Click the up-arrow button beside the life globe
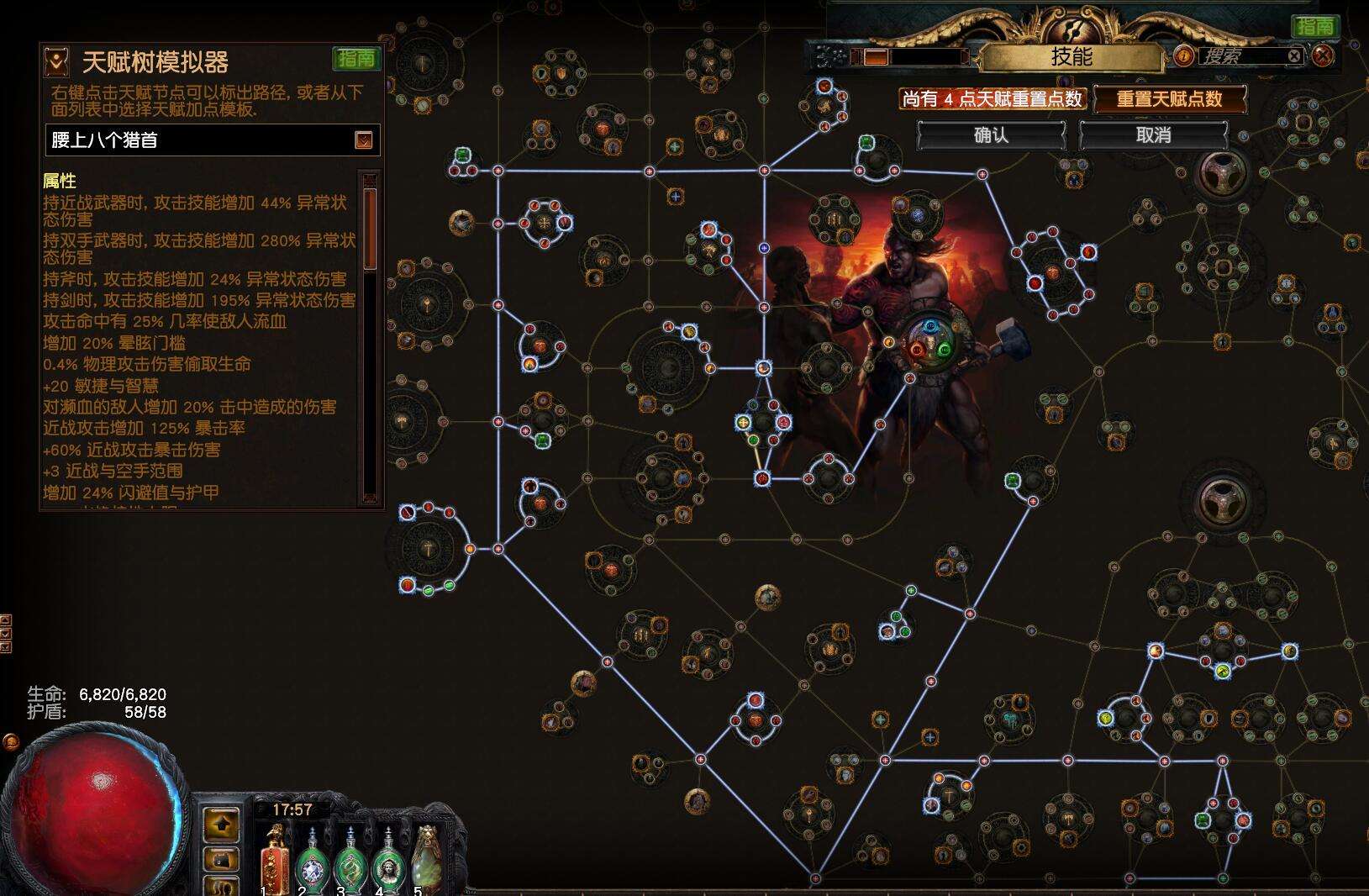This screenshot has height=896, width=1369. [222, 825]
